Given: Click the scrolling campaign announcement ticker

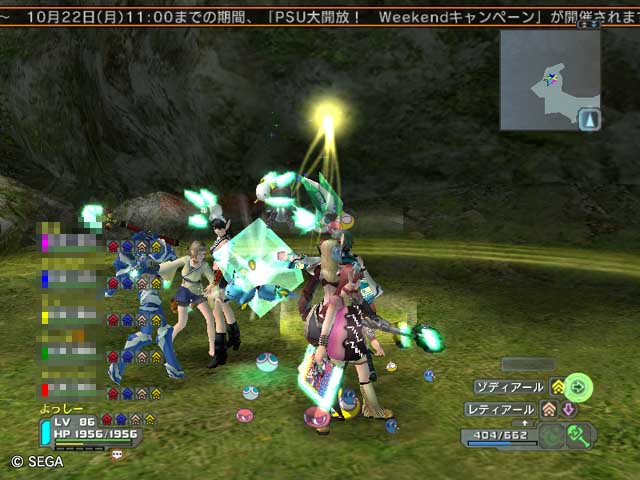Looking at the screenshot, I should 320,17.
